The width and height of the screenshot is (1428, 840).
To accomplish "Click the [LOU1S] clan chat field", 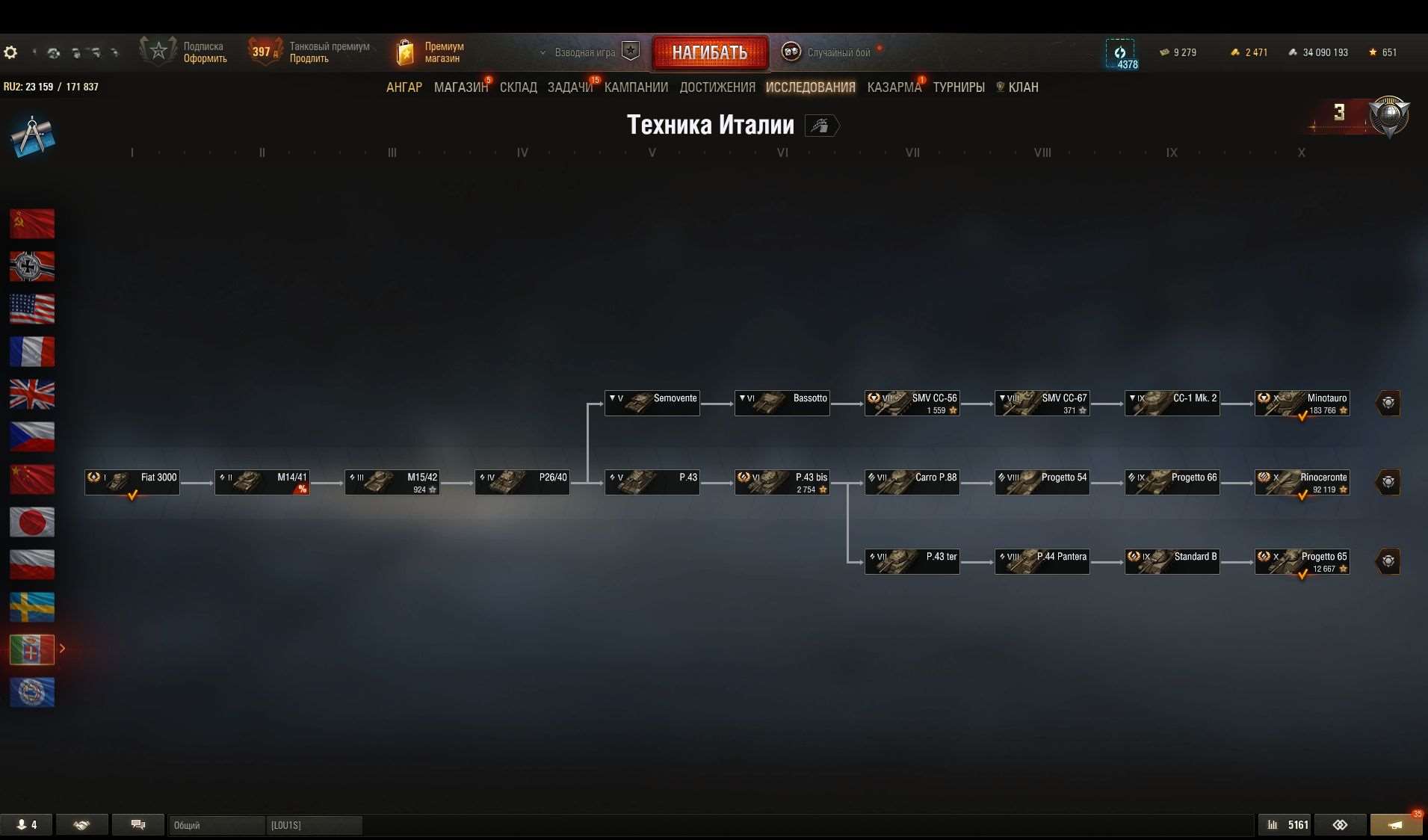I will click(x=314, y=825).
